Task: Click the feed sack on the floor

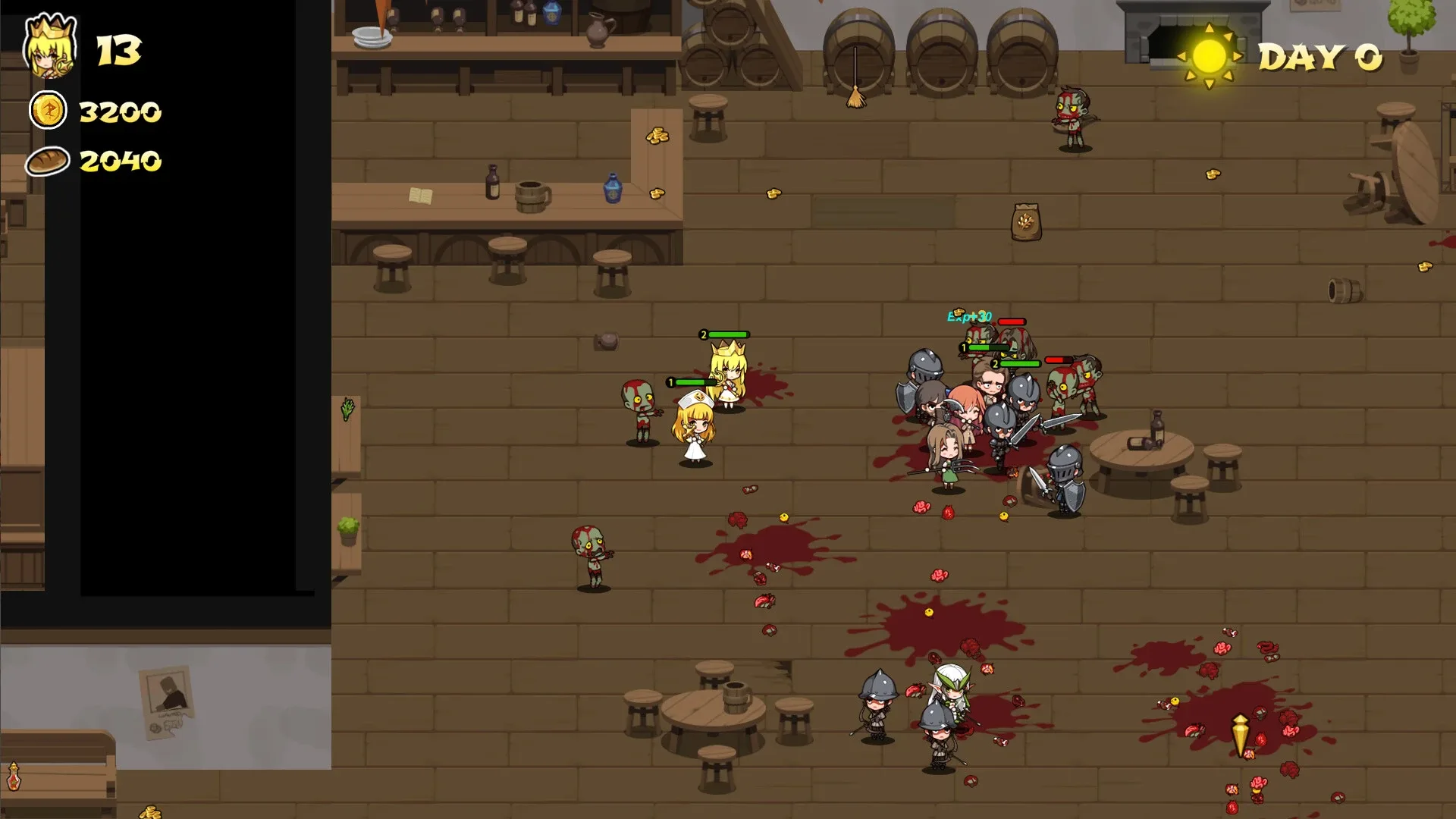Action: pos(1025,221)
